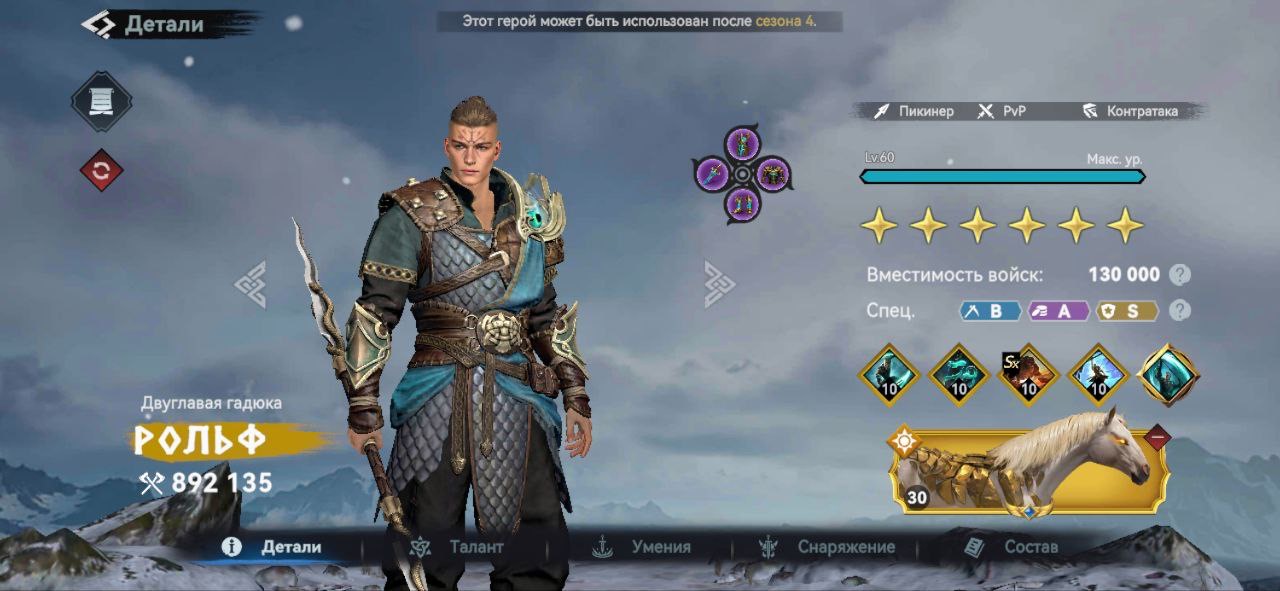Show help for Вместимость войск

pos(1181,275)
